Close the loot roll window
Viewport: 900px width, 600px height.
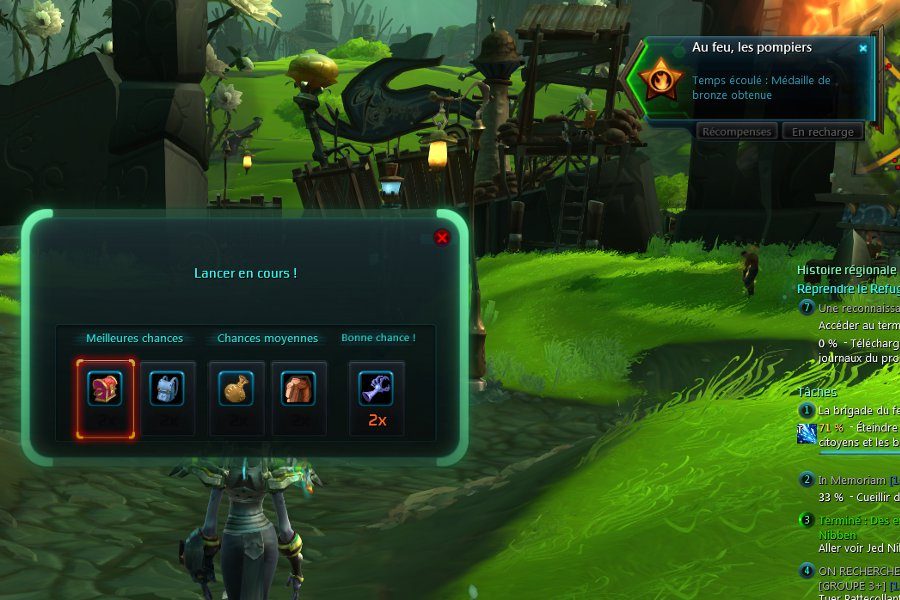tap(442, 237)
